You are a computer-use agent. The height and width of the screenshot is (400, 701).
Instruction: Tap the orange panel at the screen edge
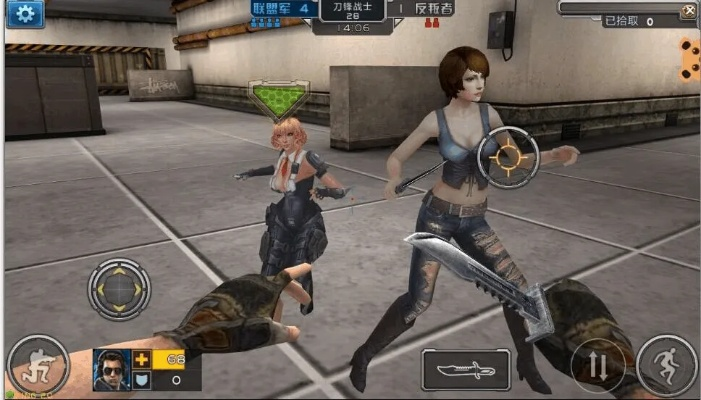(x=690, y=59)
